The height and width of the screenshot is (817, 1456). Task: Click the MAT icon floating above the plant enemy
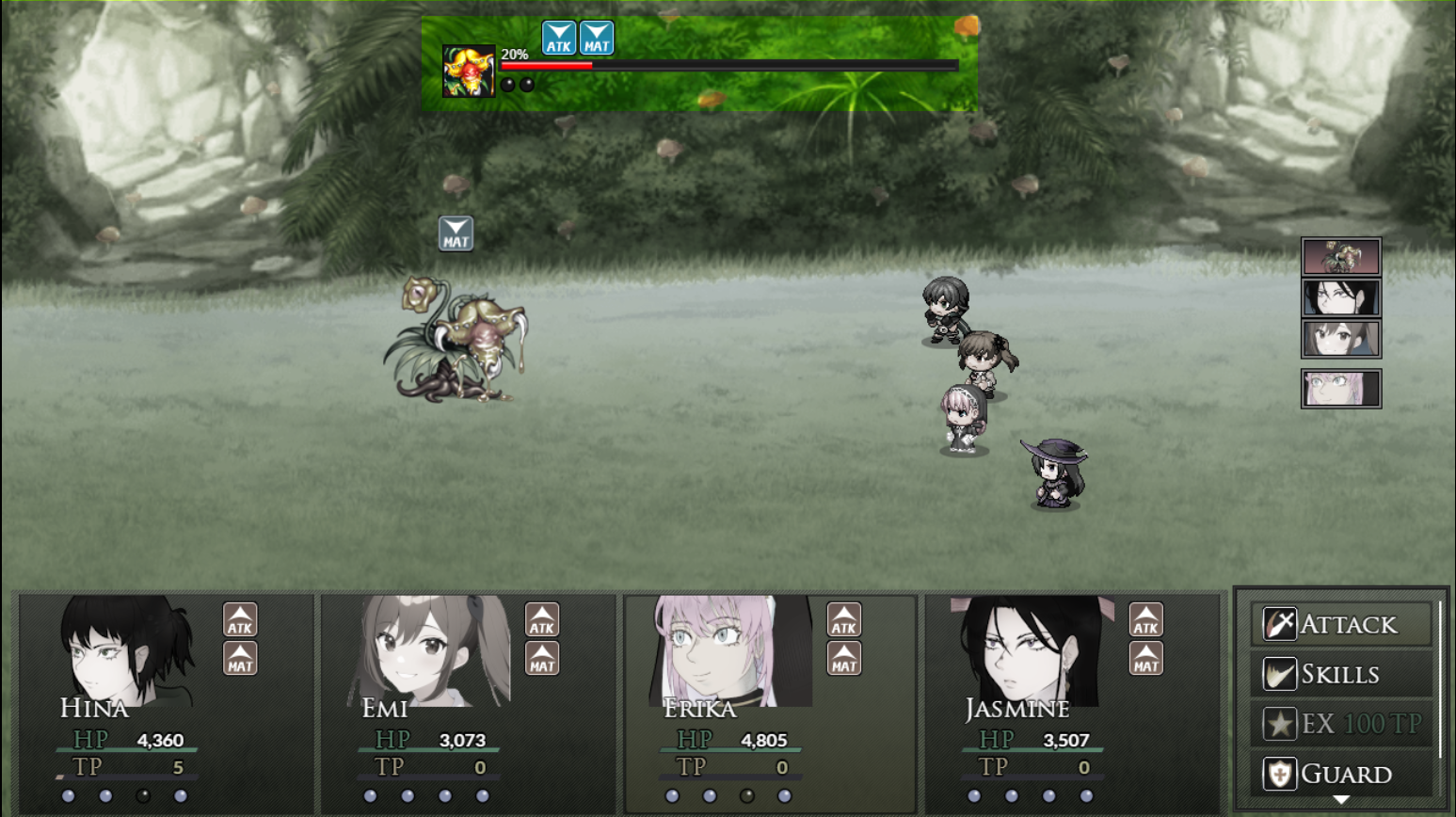click(x=455, y=232)
